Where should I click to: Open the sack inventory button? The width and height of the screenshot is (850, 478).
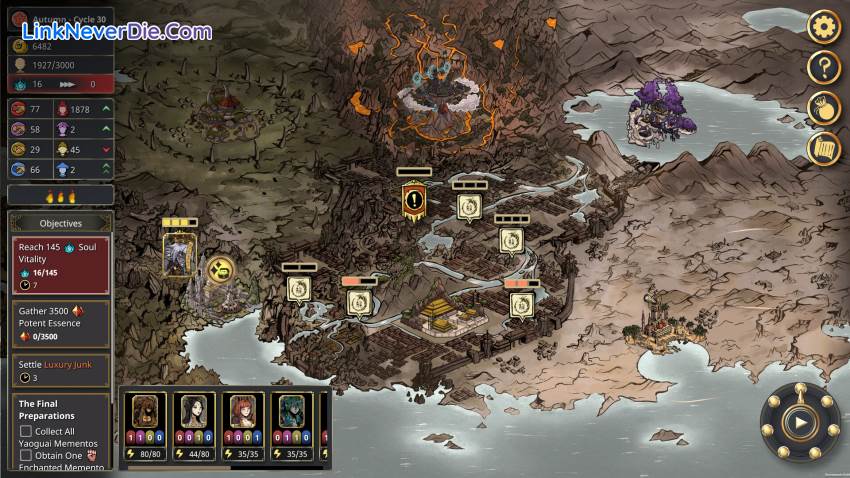click(x=824, y=108)
